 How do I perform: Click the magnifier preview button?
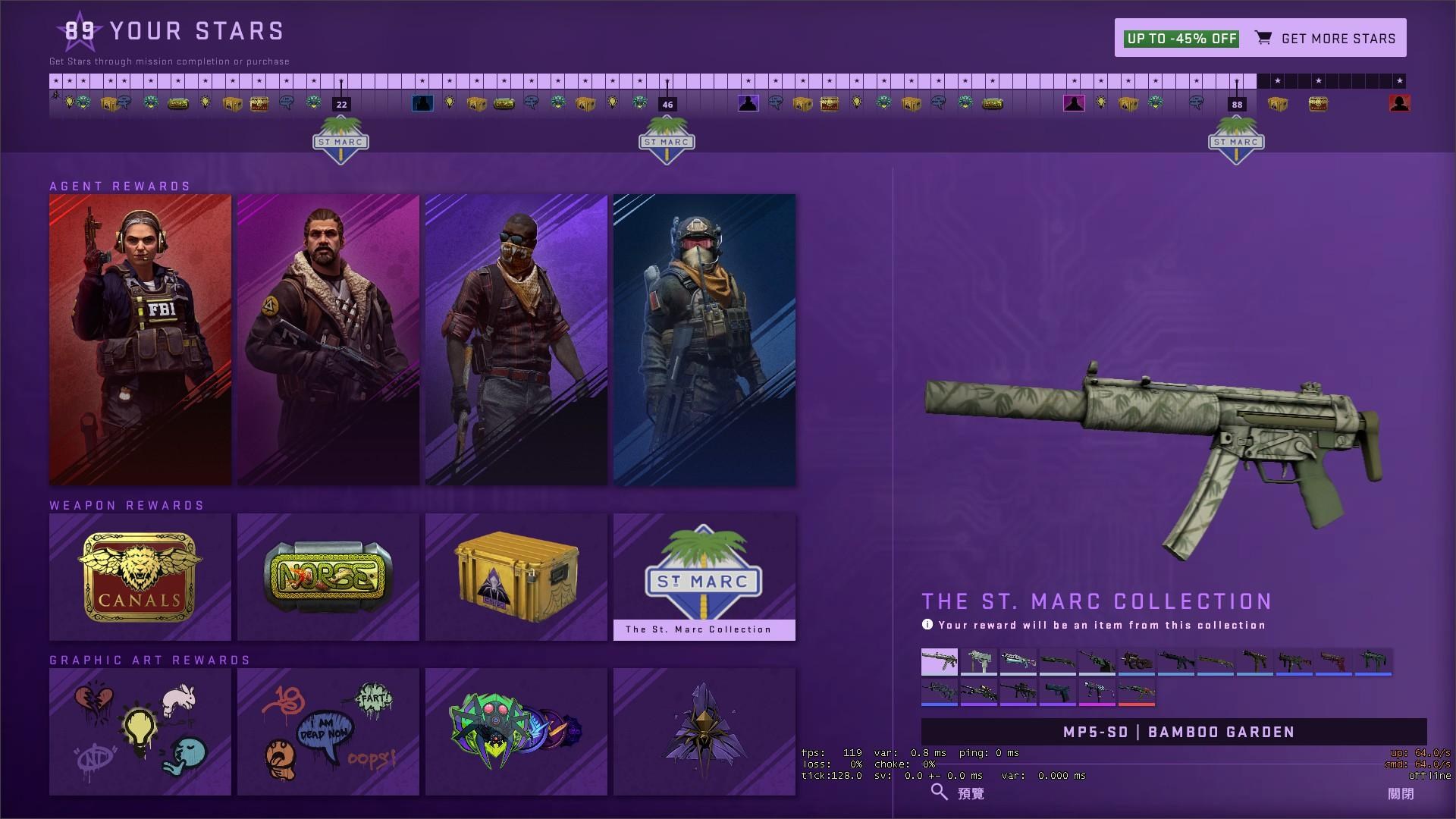pos(957,793)
